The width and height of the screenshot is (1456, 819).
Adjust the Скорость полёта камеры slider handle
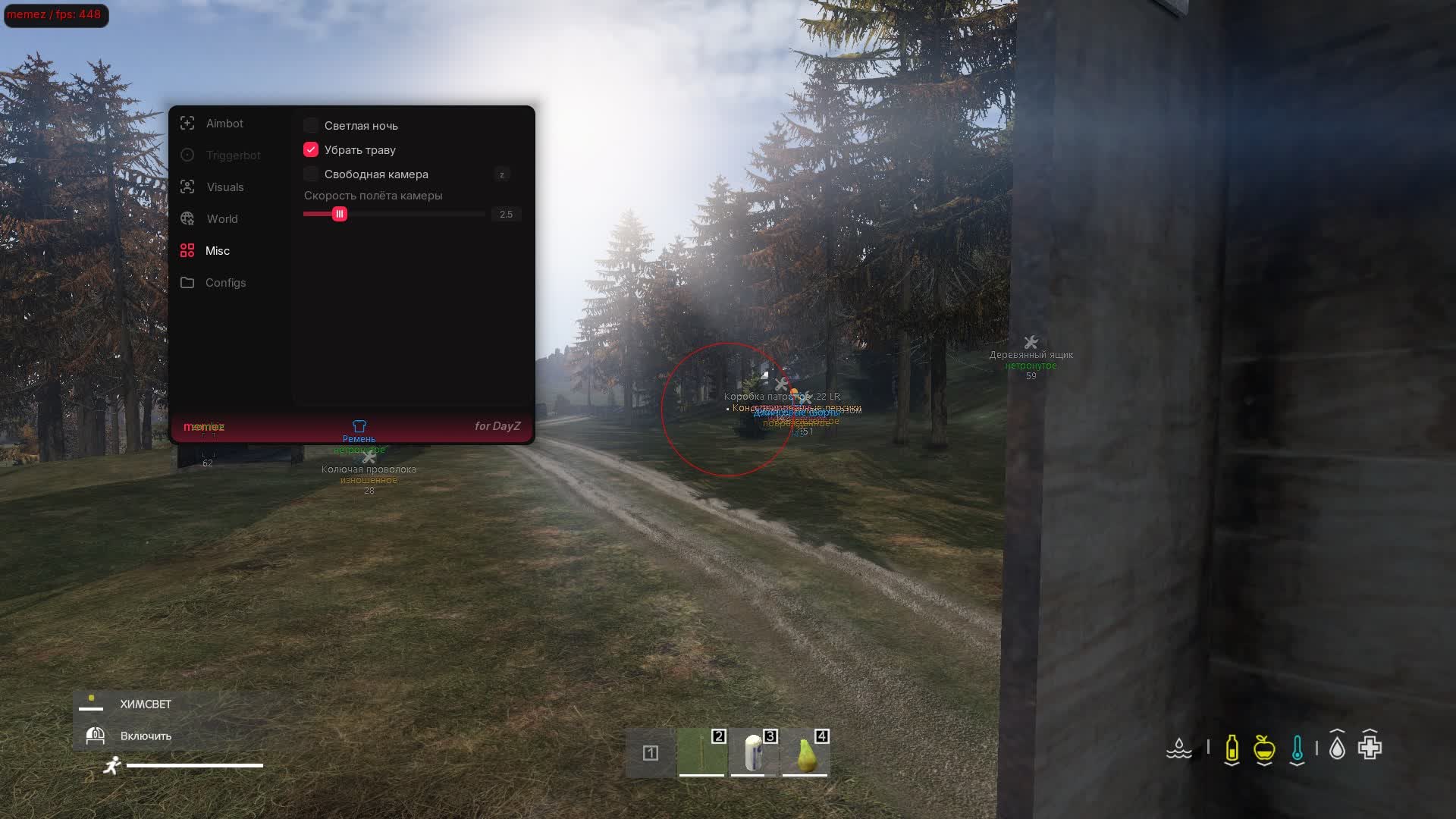tap(339, 214)
